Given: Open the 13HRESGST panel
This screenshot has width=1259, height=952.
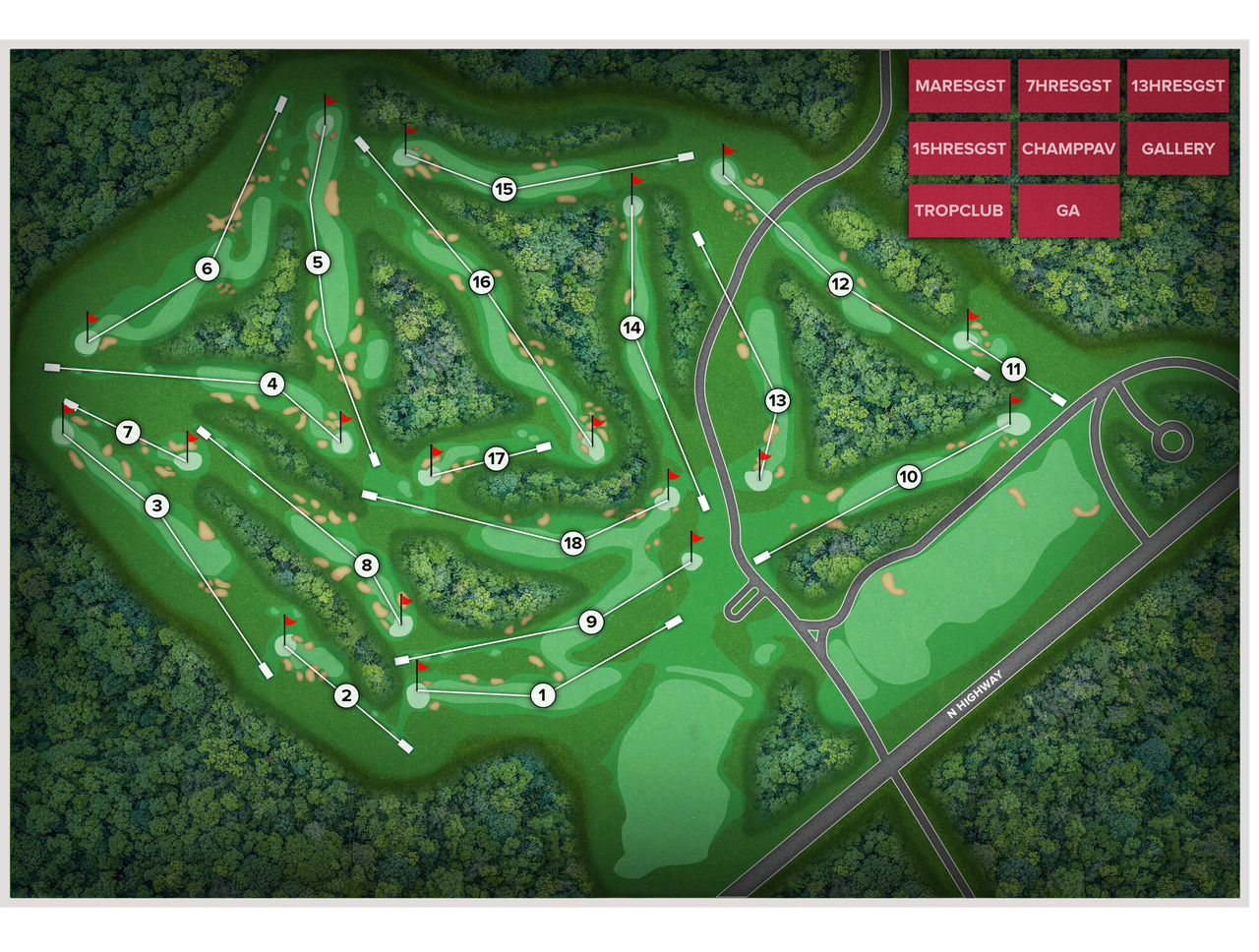Looking at the screenshot, I should (x=1177, y=88).
